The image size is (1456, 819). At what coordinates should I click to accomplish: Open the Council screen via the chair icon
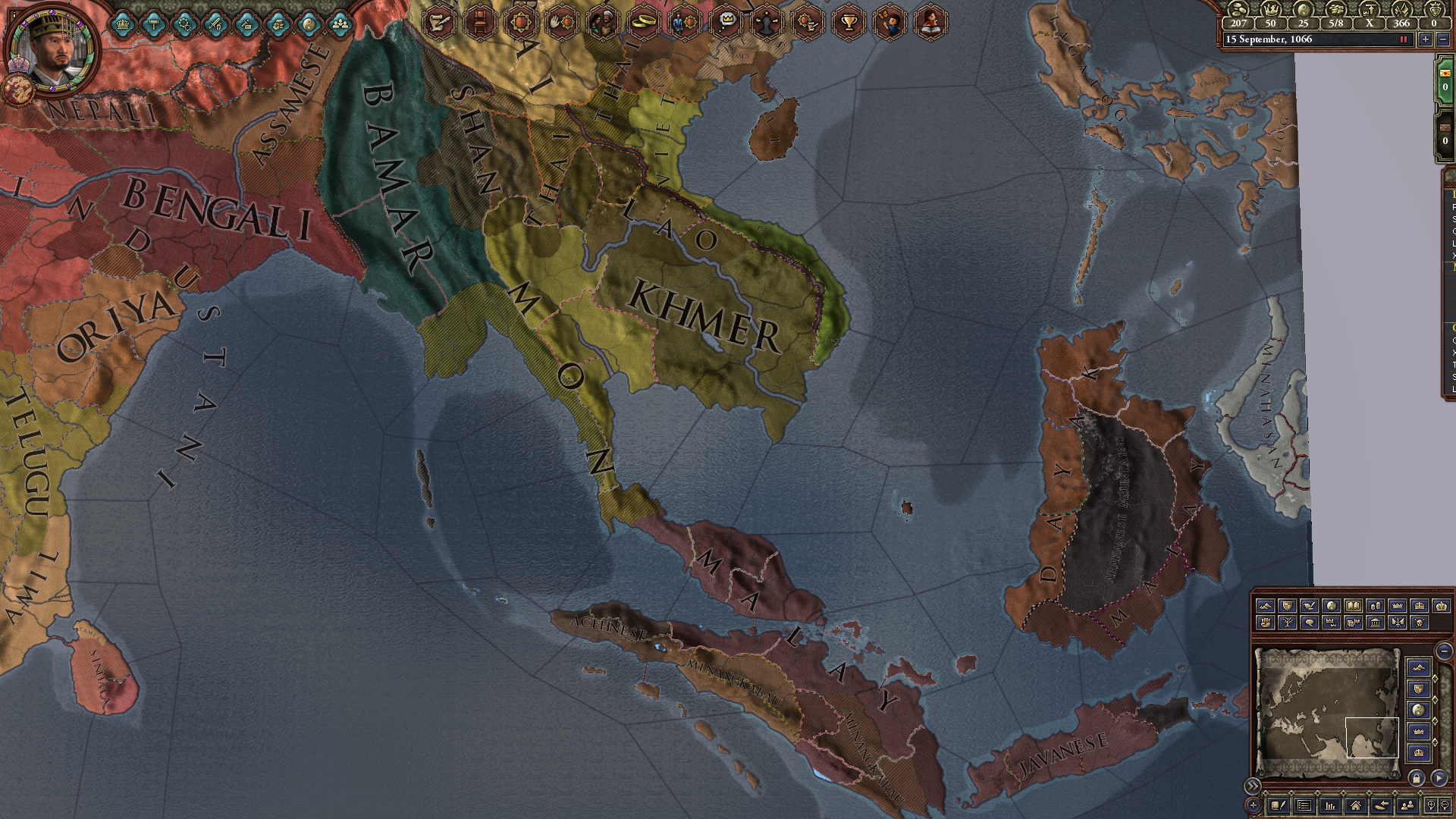tap(478, 23)
